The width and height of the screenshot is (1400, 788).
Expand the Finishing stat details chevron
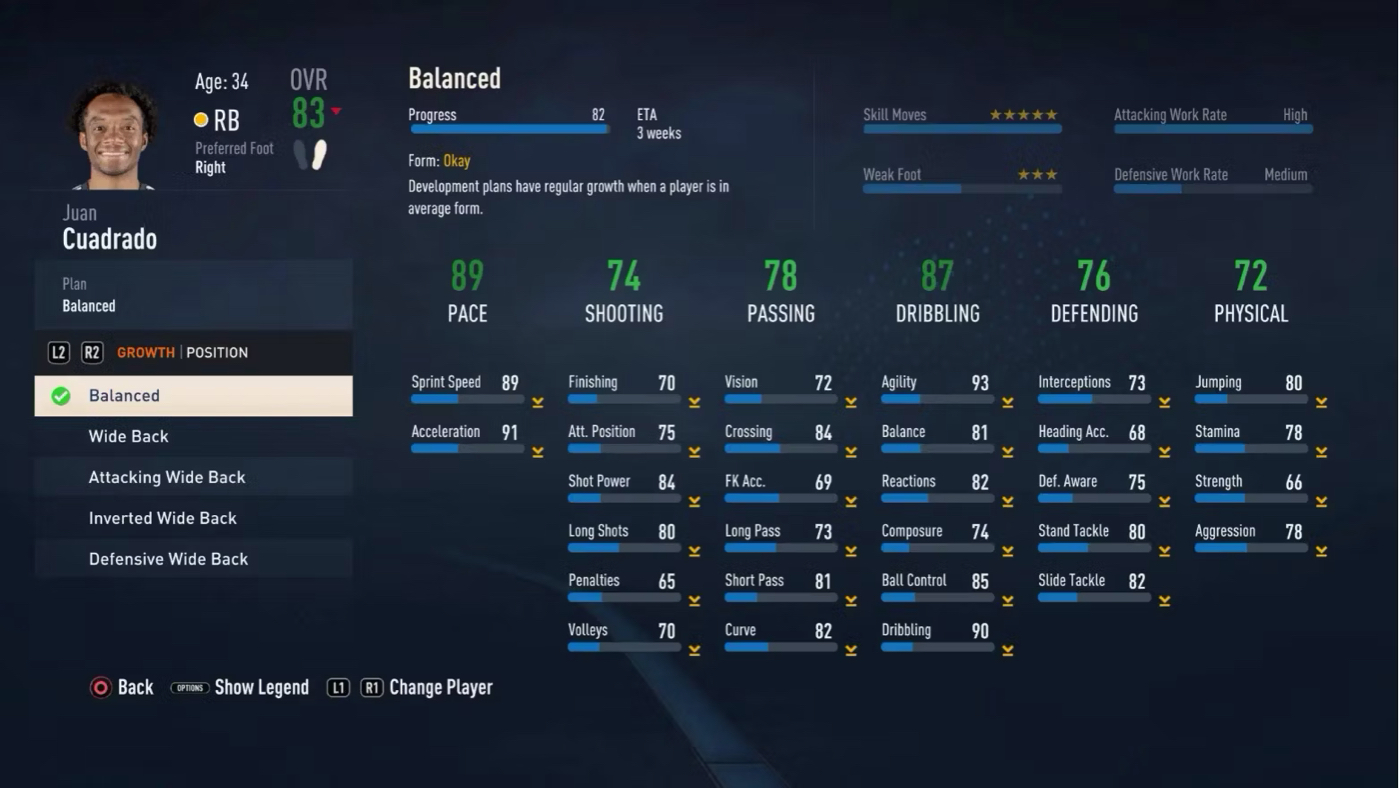click(694, 400)
